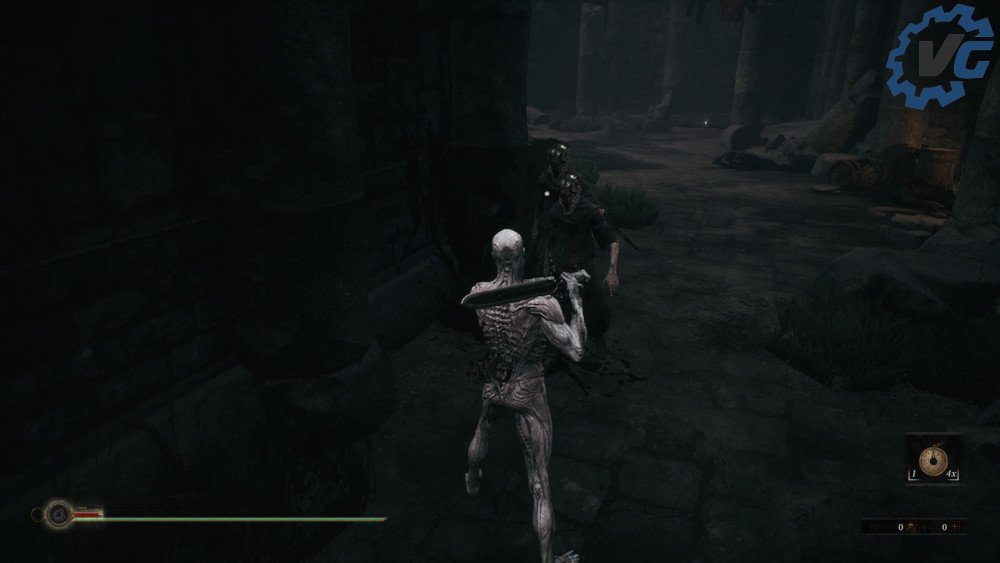Click the shell emblem beside the health bar
This screenshot has width=1000, height=563.
pos(57,516)
